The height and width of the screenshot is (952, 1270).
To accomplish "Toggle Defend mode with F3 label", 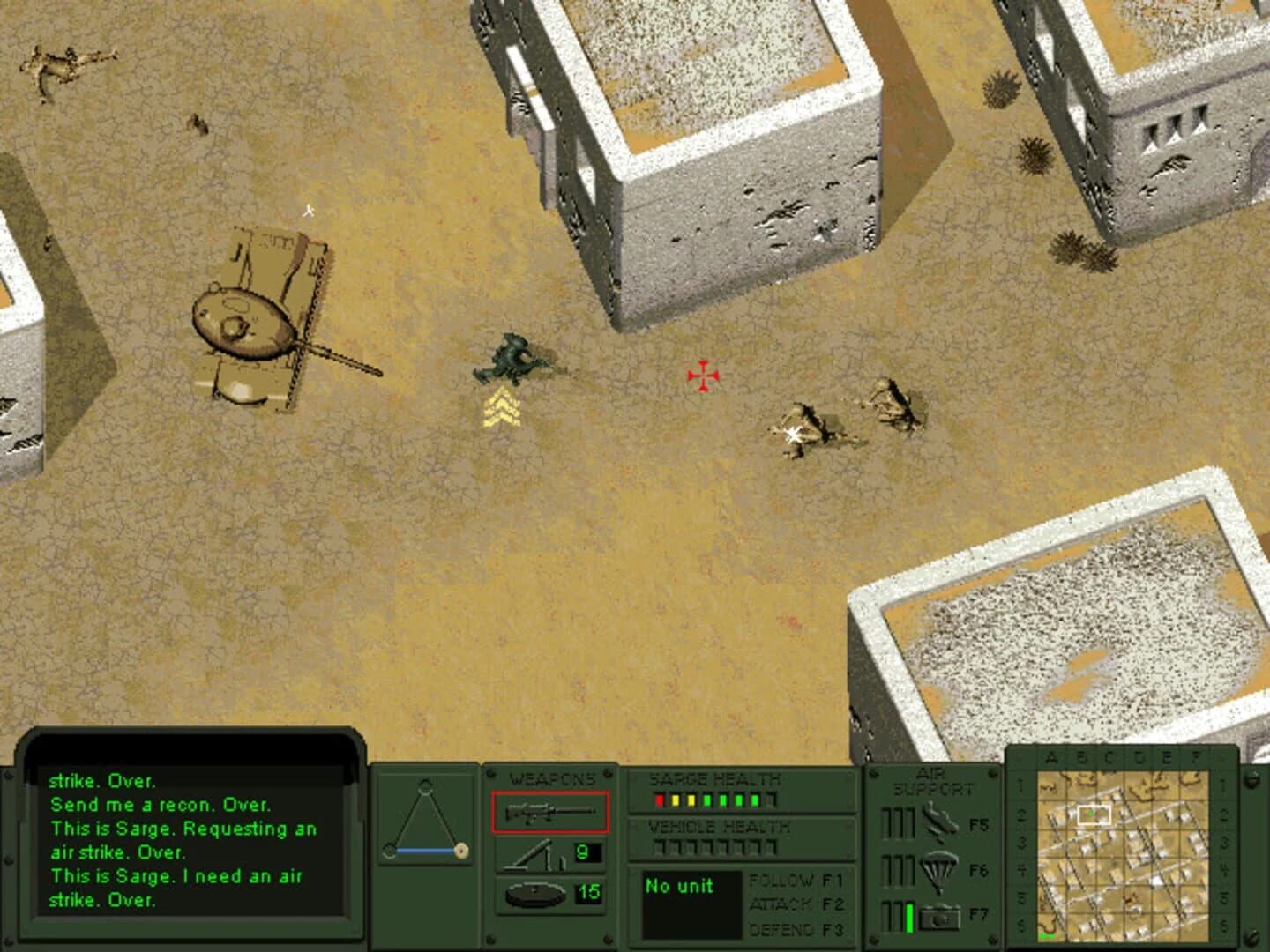I will coord(793,927).
